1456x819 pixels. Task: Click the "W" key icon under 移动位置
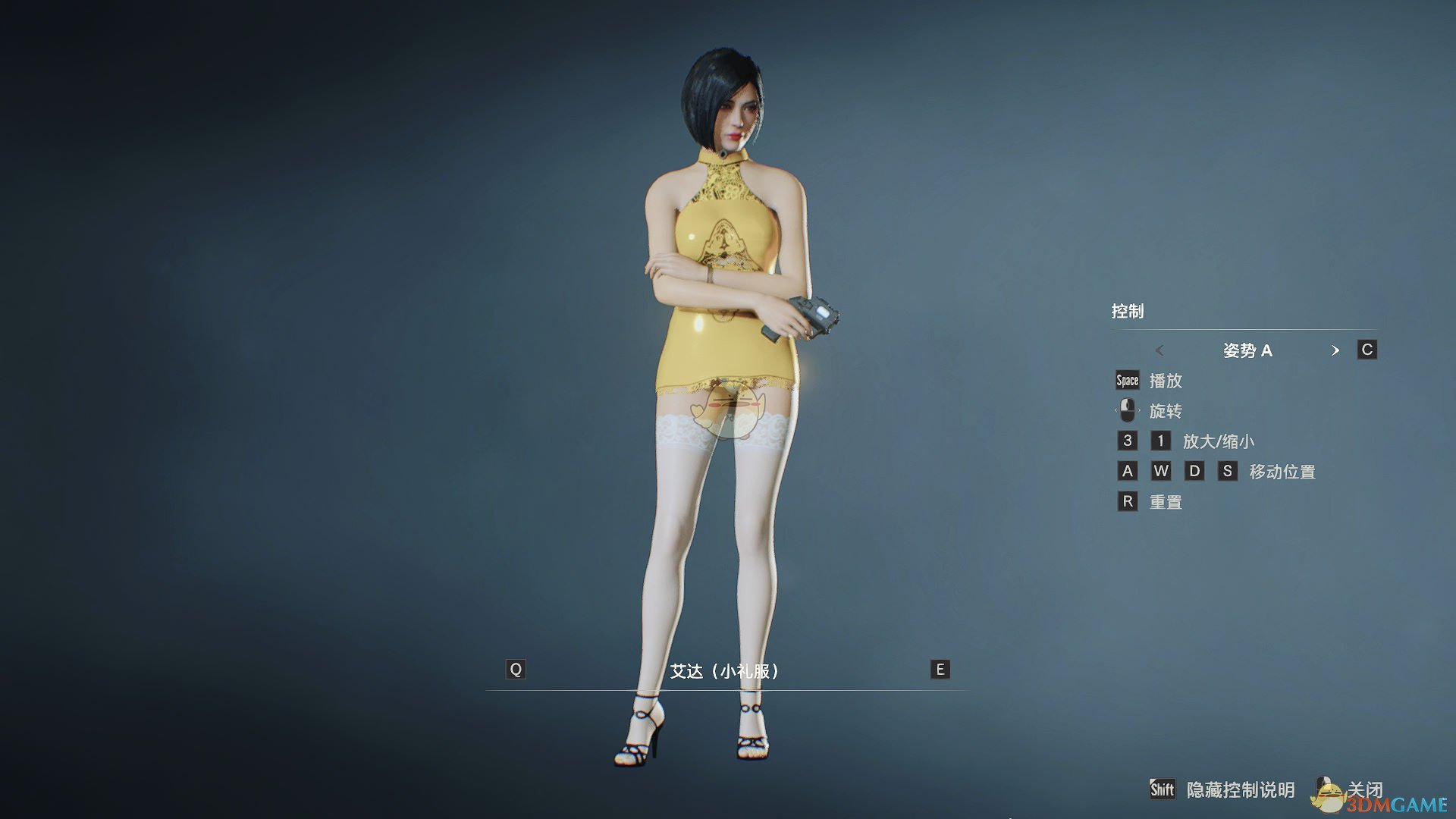click(x=1160, y=471)
